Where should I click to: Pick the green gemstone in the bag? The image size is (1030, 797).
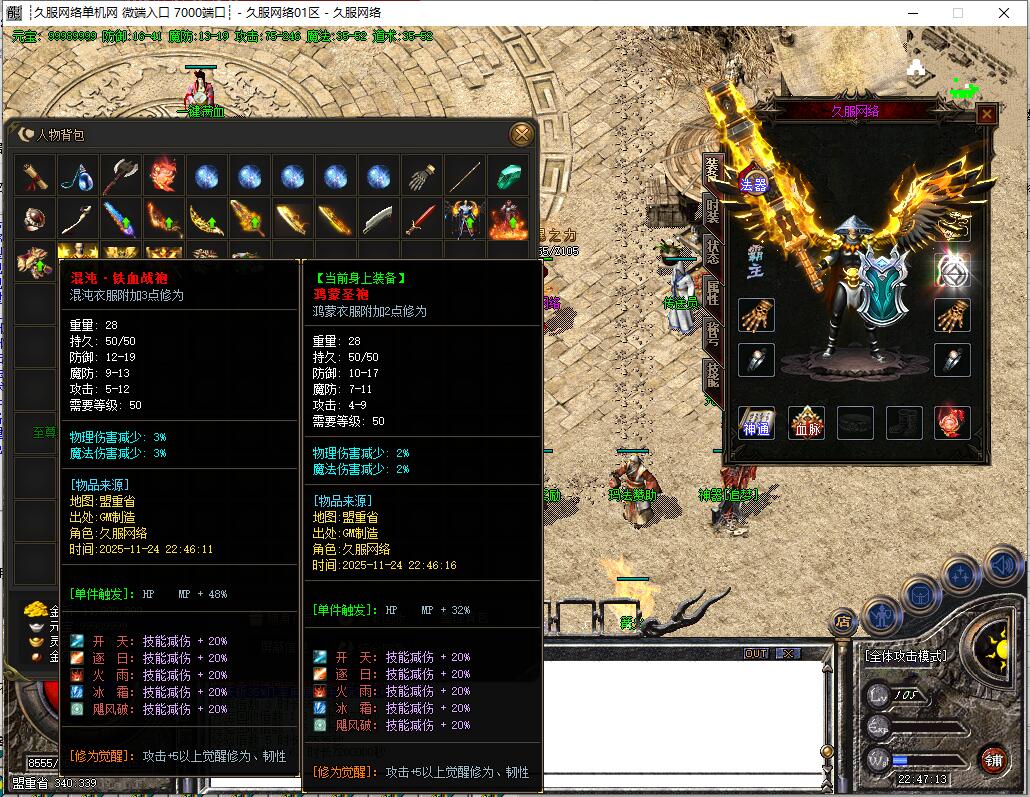pyautogui.click(x=507, y=176)
